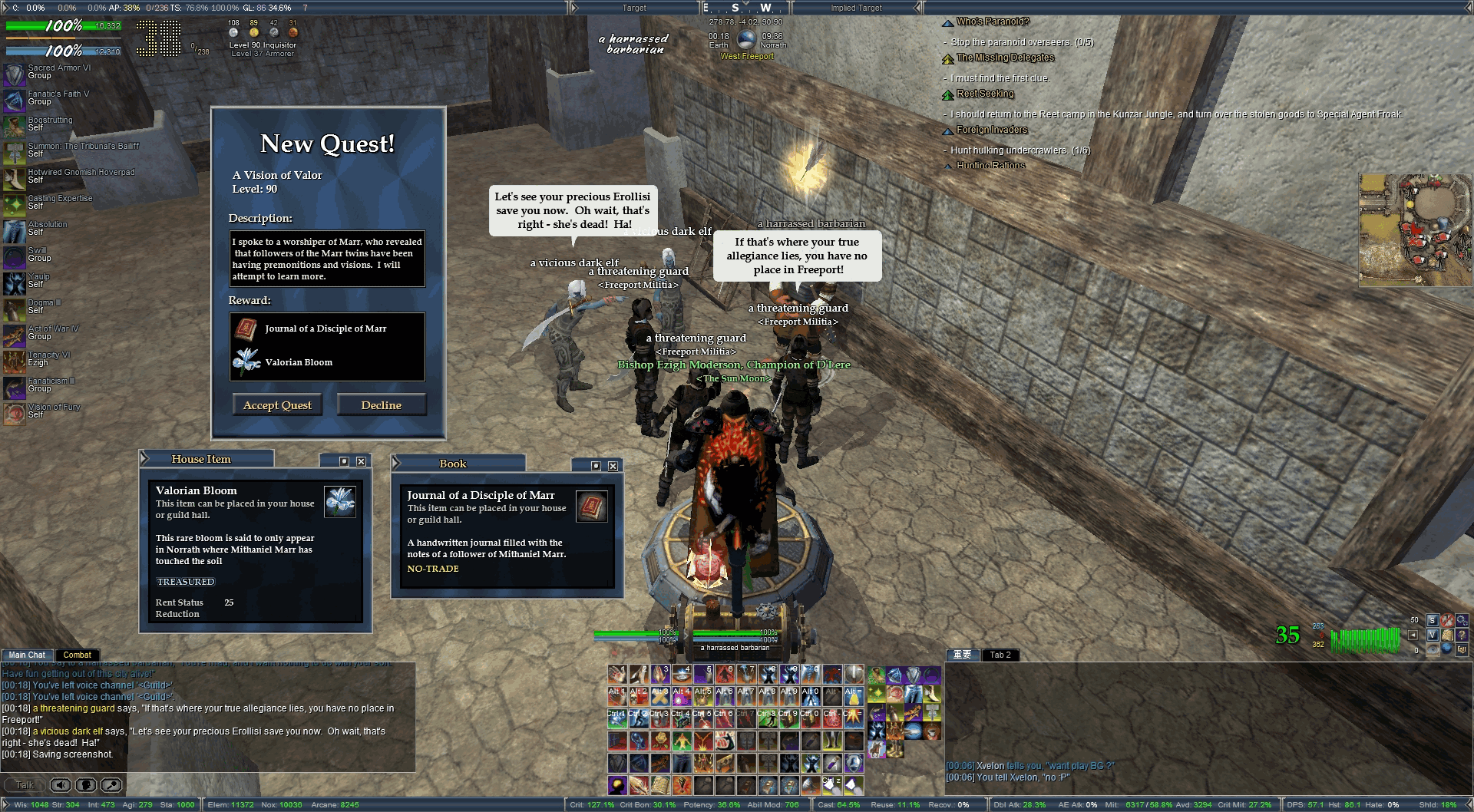The width and height of the screenshot is (1474, 812).
Task: Switch to the Main Chat tab
Action: (27, 655)
